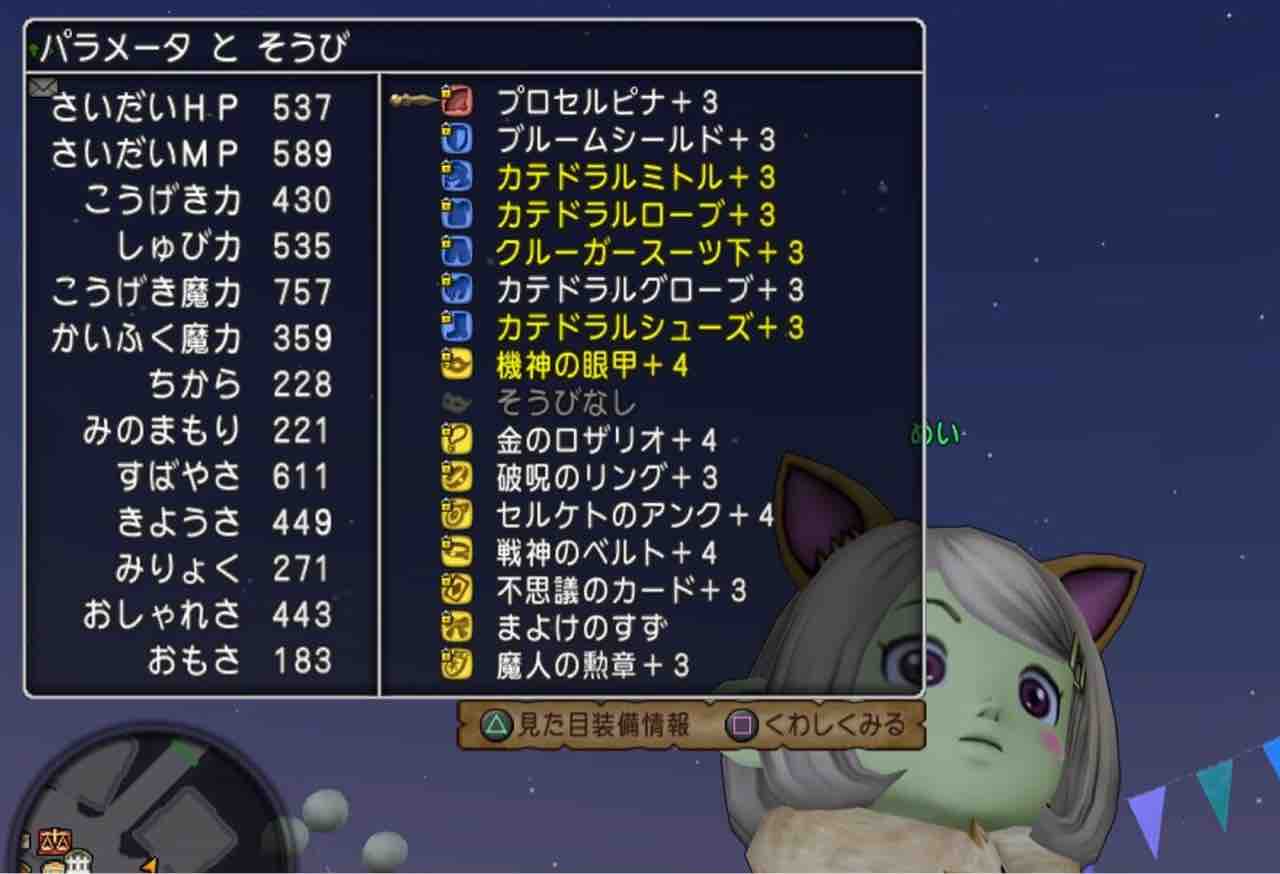Click the ブルームシールド shield slot icon
Screen dimensions: 1280x874
tap(455, 139)
